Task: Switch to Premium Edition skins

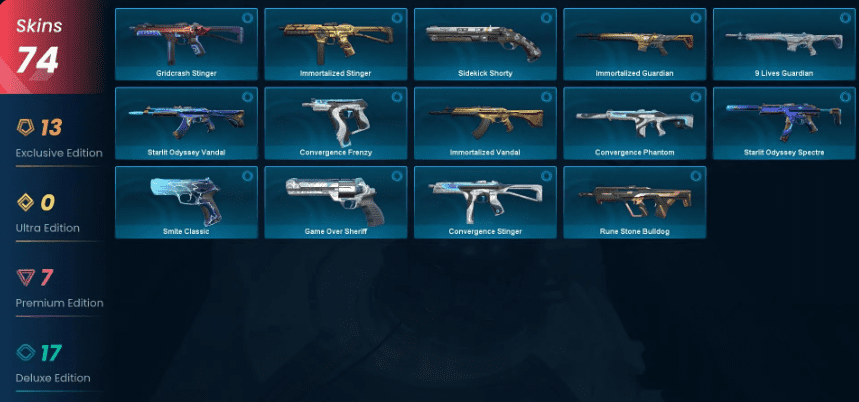Action: point(58,288)
